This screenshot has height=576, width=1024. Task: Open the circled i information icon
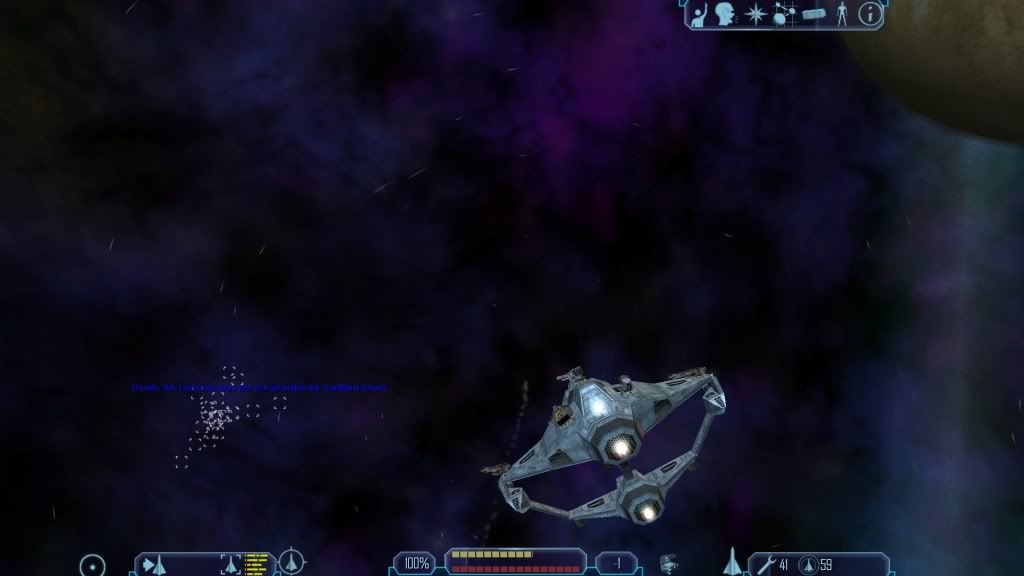(871, 14)
